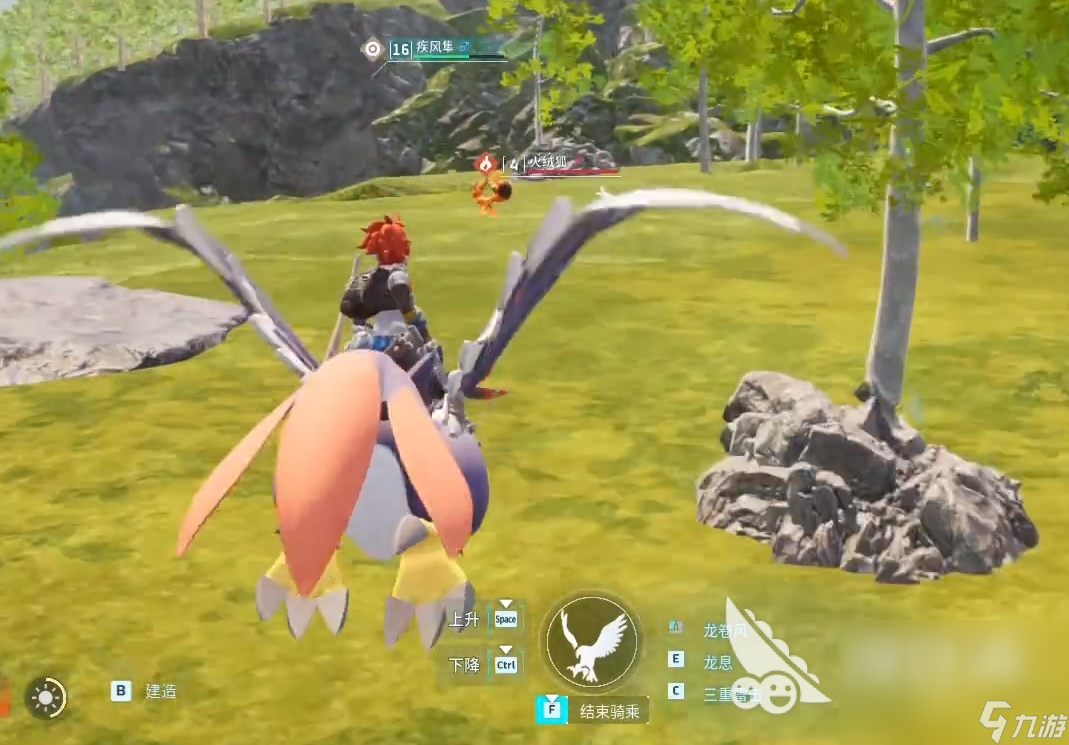The image size is (1069, 745).
Task: Select the 下降 descend label
Action: coord(464,665)
